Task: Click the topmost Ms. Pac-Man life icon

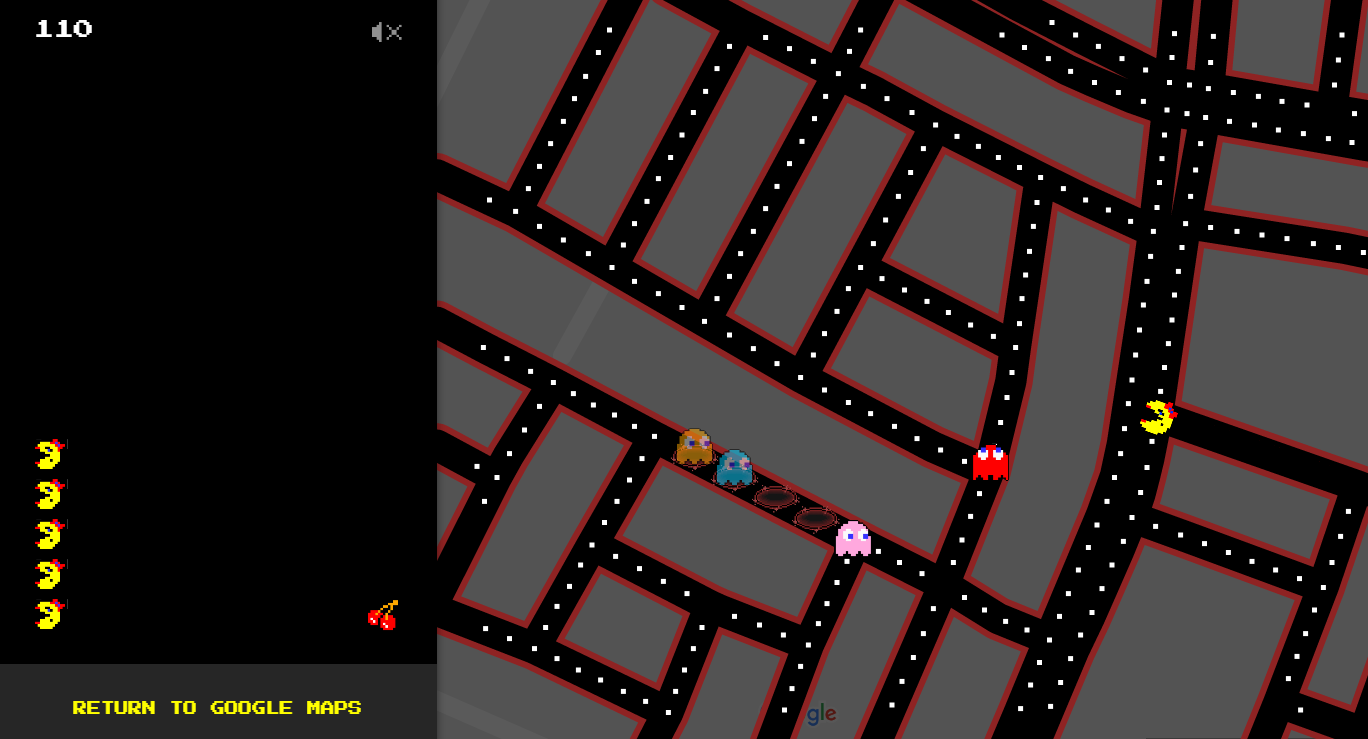Action: pyautogui.click(x=48, y=453)
